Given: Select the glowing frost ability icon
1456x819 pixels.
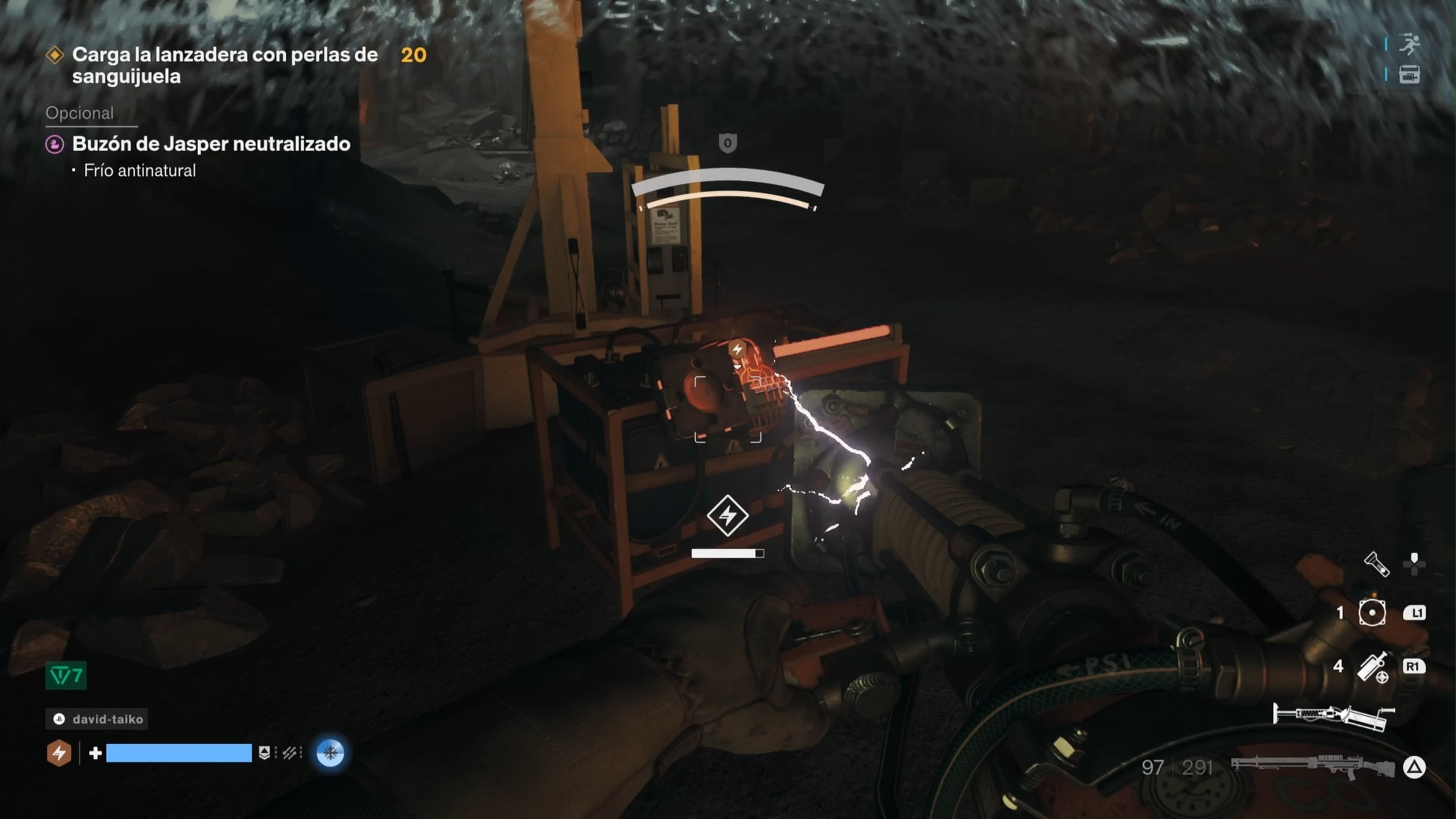Looking at the screenshot, I should [x=331, y=753].
